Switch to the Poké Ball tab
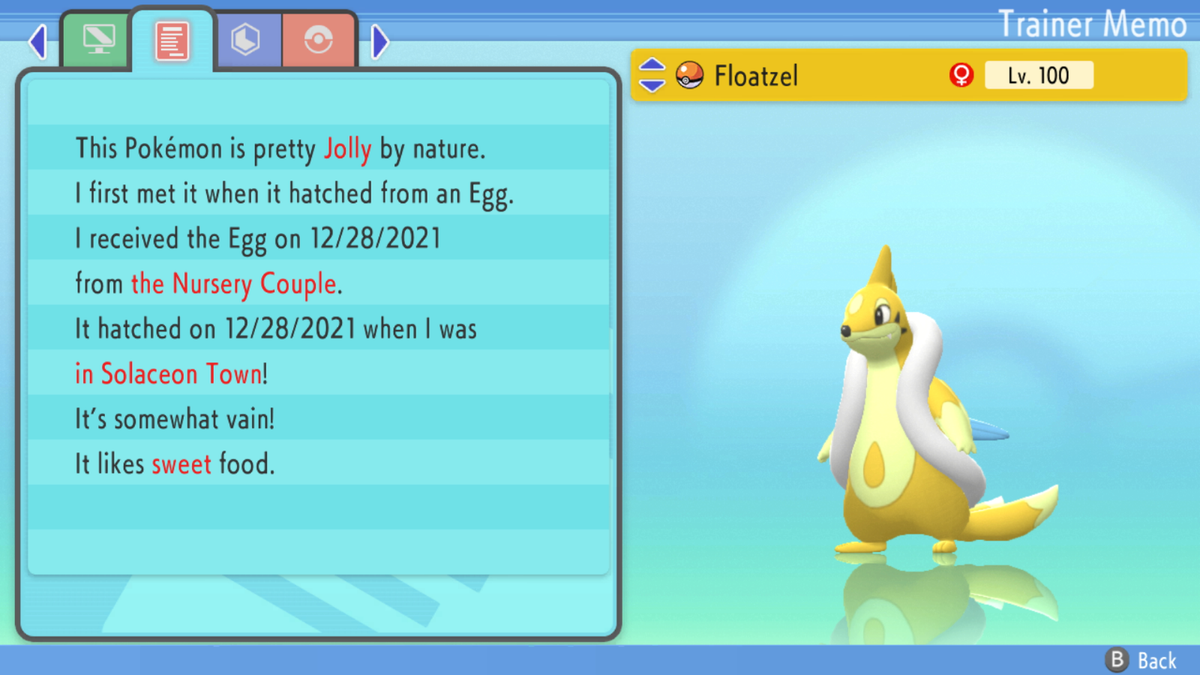 point(318,41)
